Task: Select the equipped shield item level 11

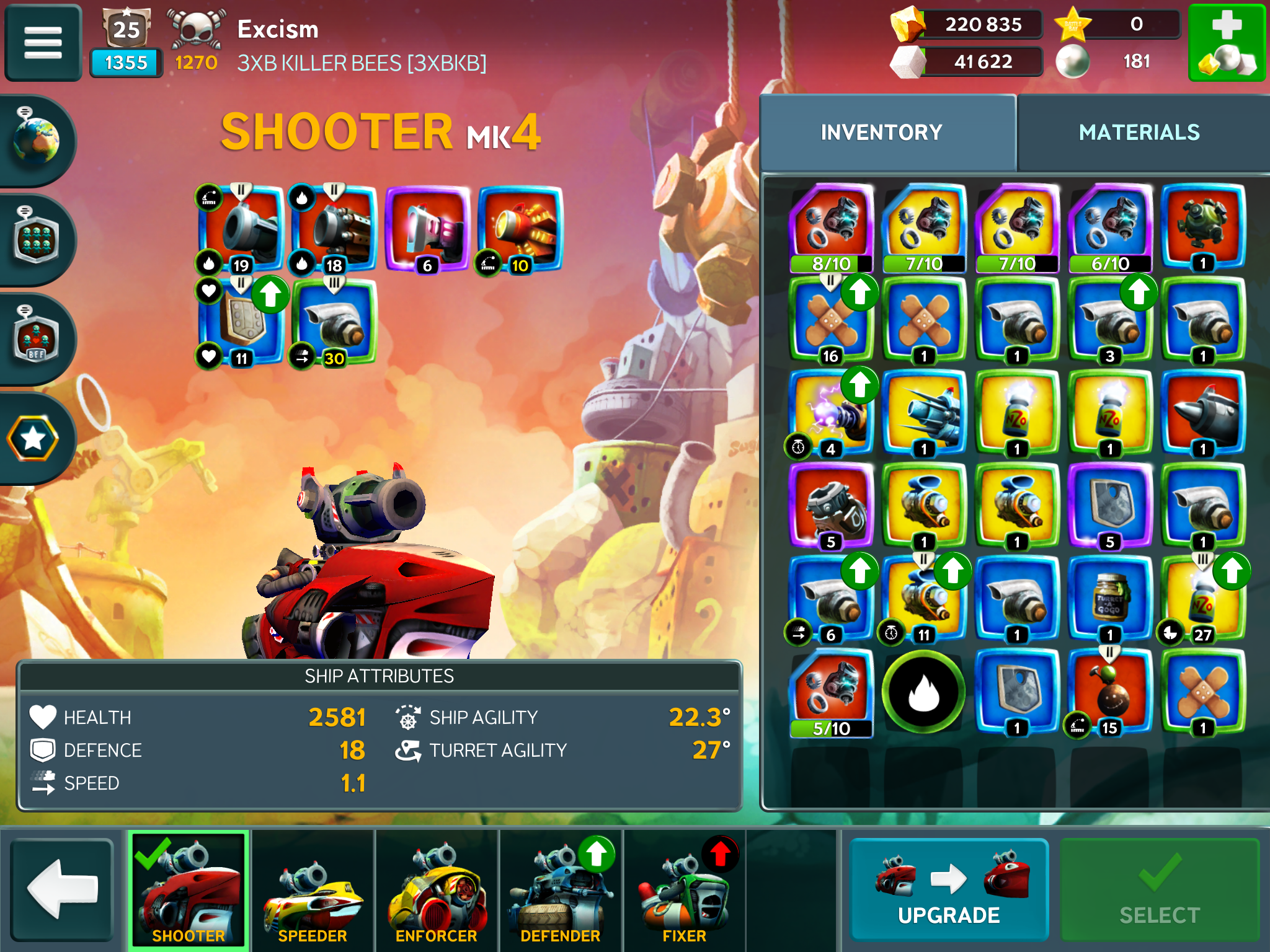Action: click(x=241, y=322)
